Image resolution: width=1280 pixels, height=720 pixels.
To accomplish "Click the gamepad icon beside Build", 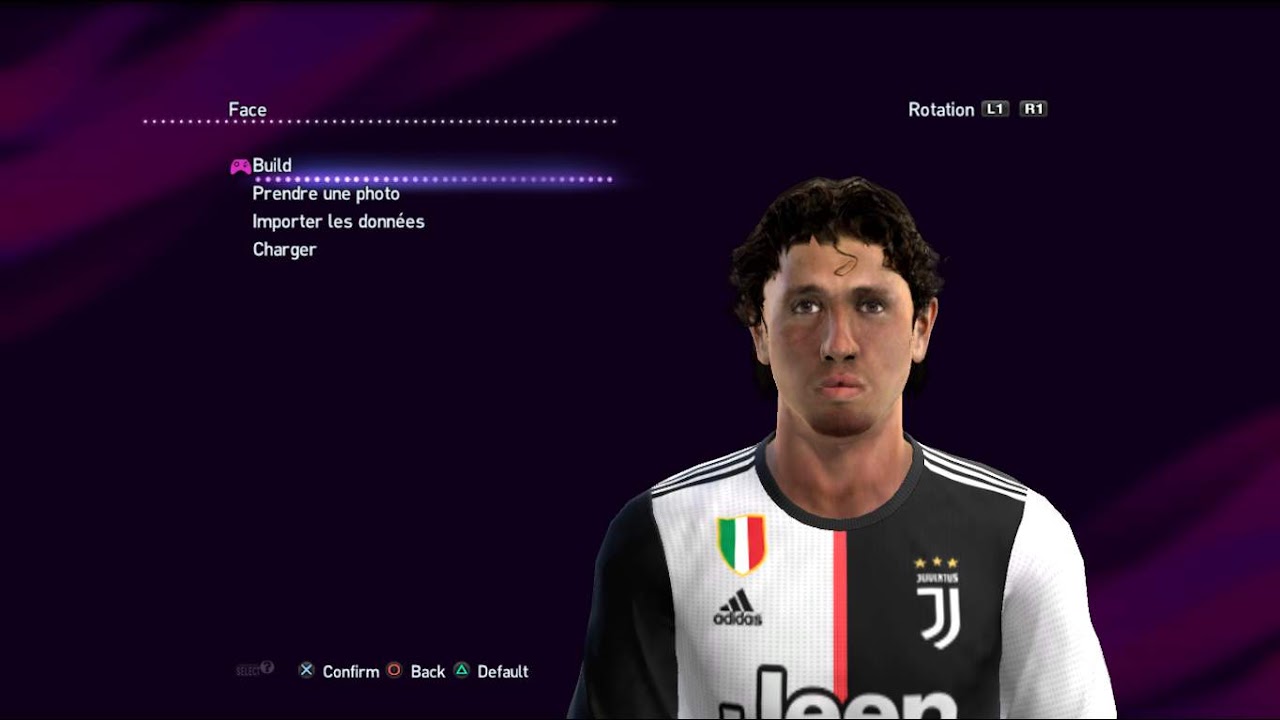I will (239, 164).
